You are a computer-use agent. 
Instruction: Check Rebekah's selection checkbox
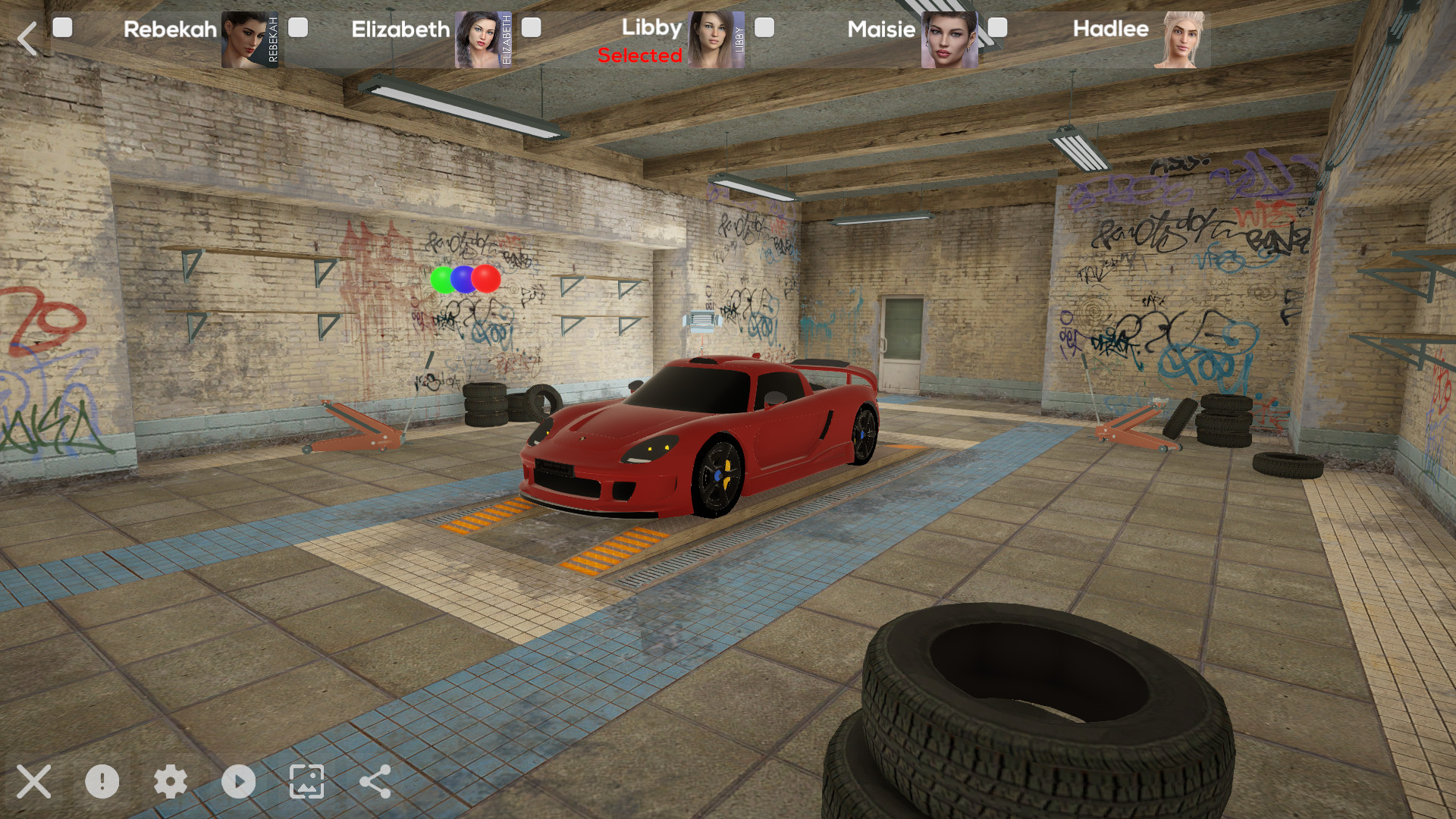point(63,28)
